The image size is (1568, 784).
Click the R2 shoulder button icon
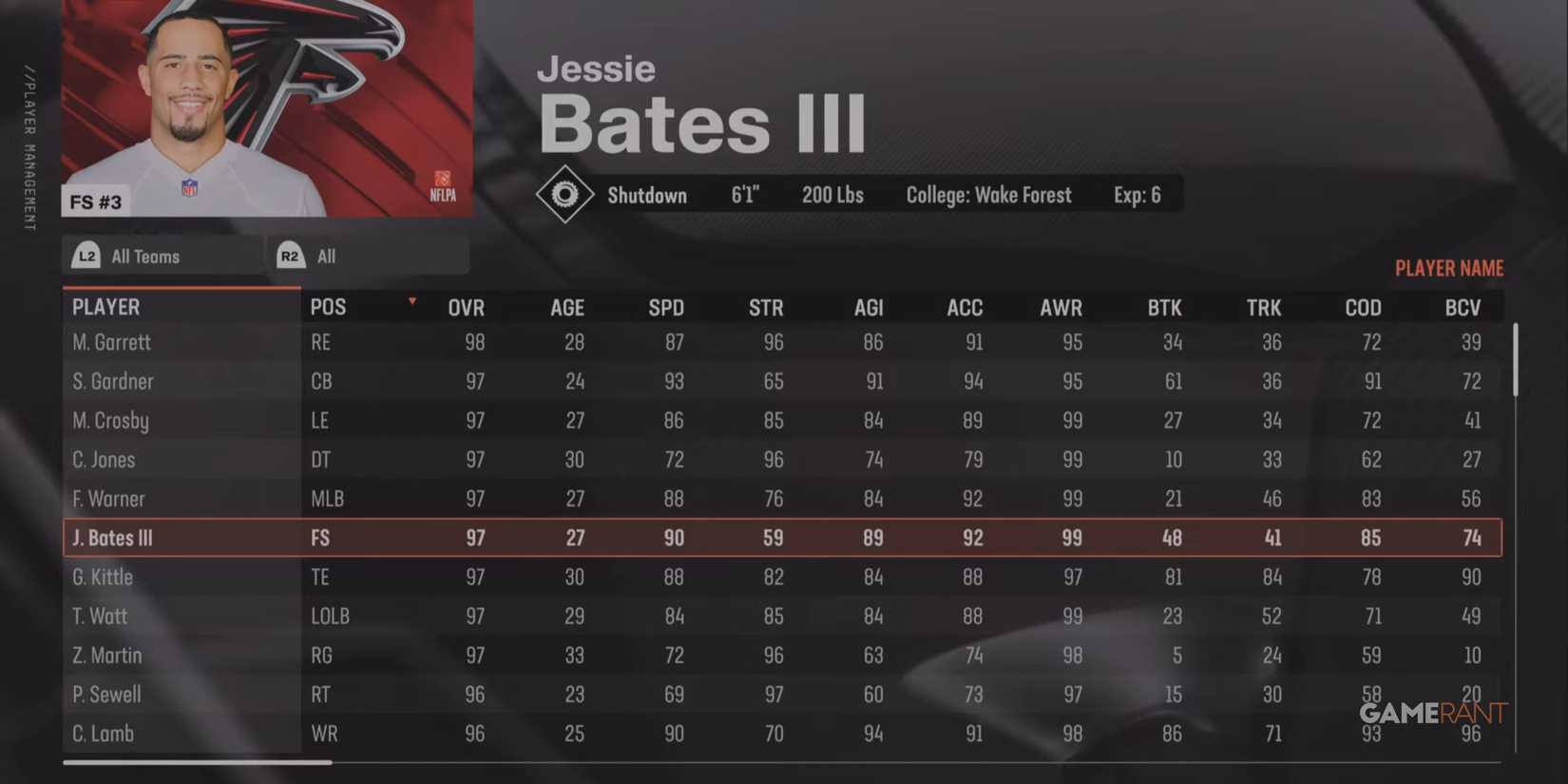click(290, 255)
